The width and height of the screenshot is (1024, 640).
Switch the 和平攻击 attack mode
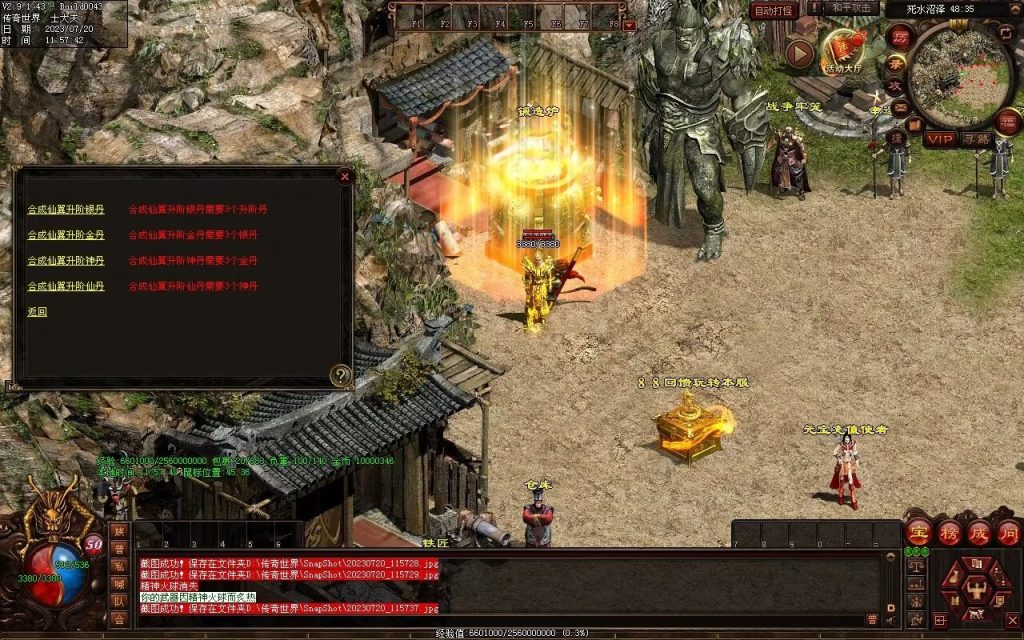[853, 8]
